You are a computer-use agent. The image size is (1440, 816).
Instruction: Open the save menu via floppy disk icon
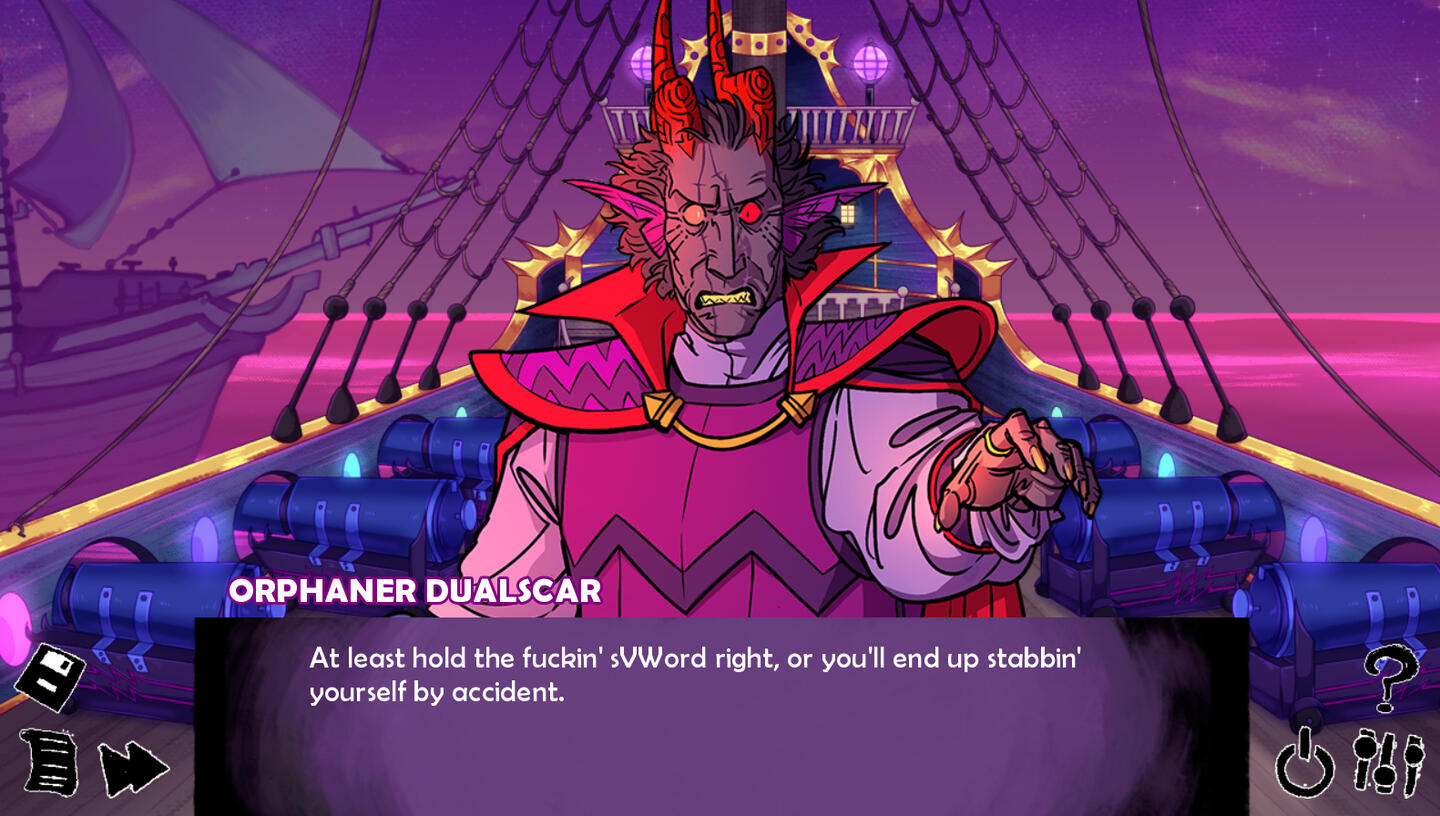(50, 677)
